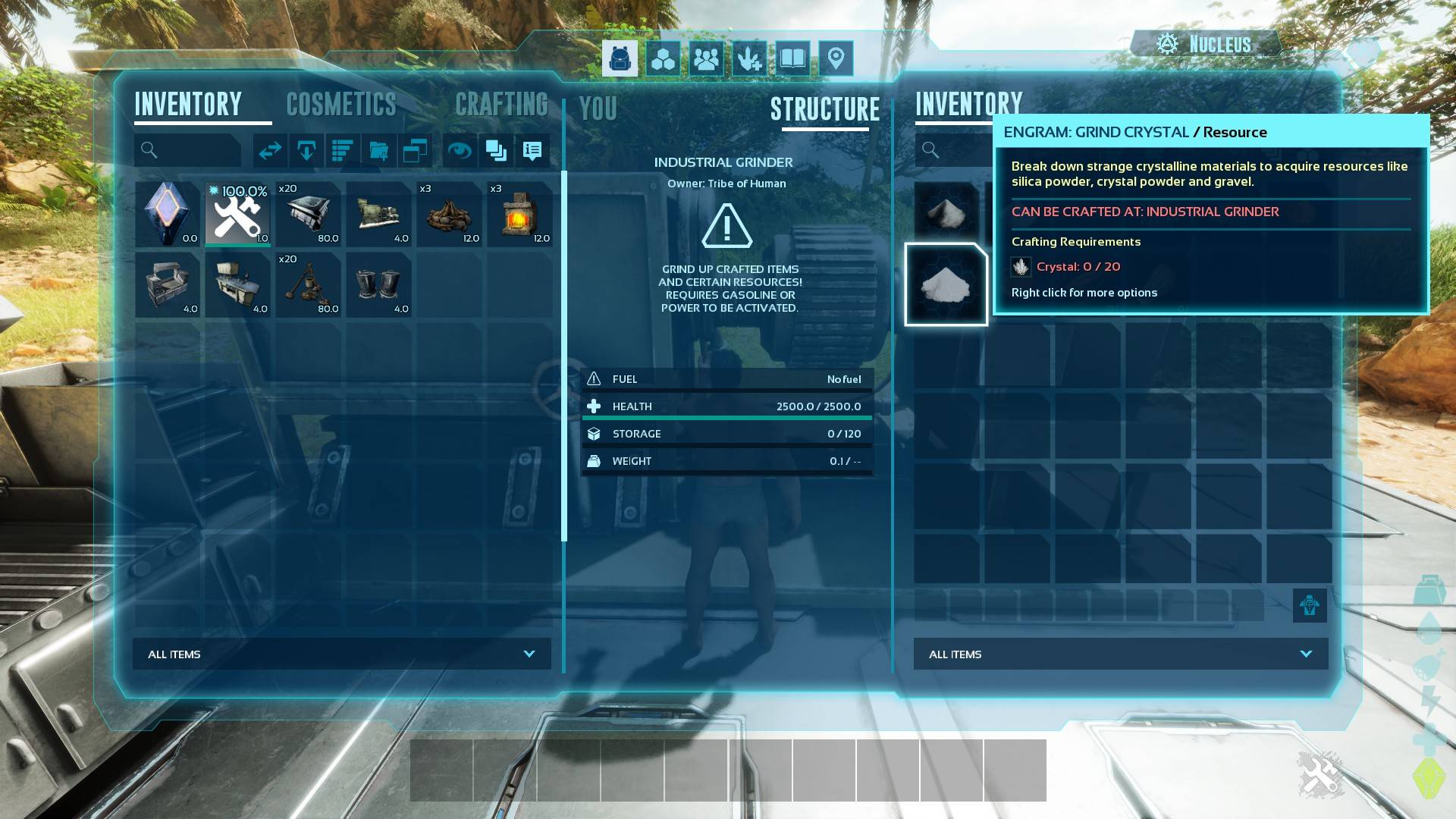Choose the highlighted Grind Crystal engram slot
Viewport: 1456px width, 819px height.
pos(946,284)
